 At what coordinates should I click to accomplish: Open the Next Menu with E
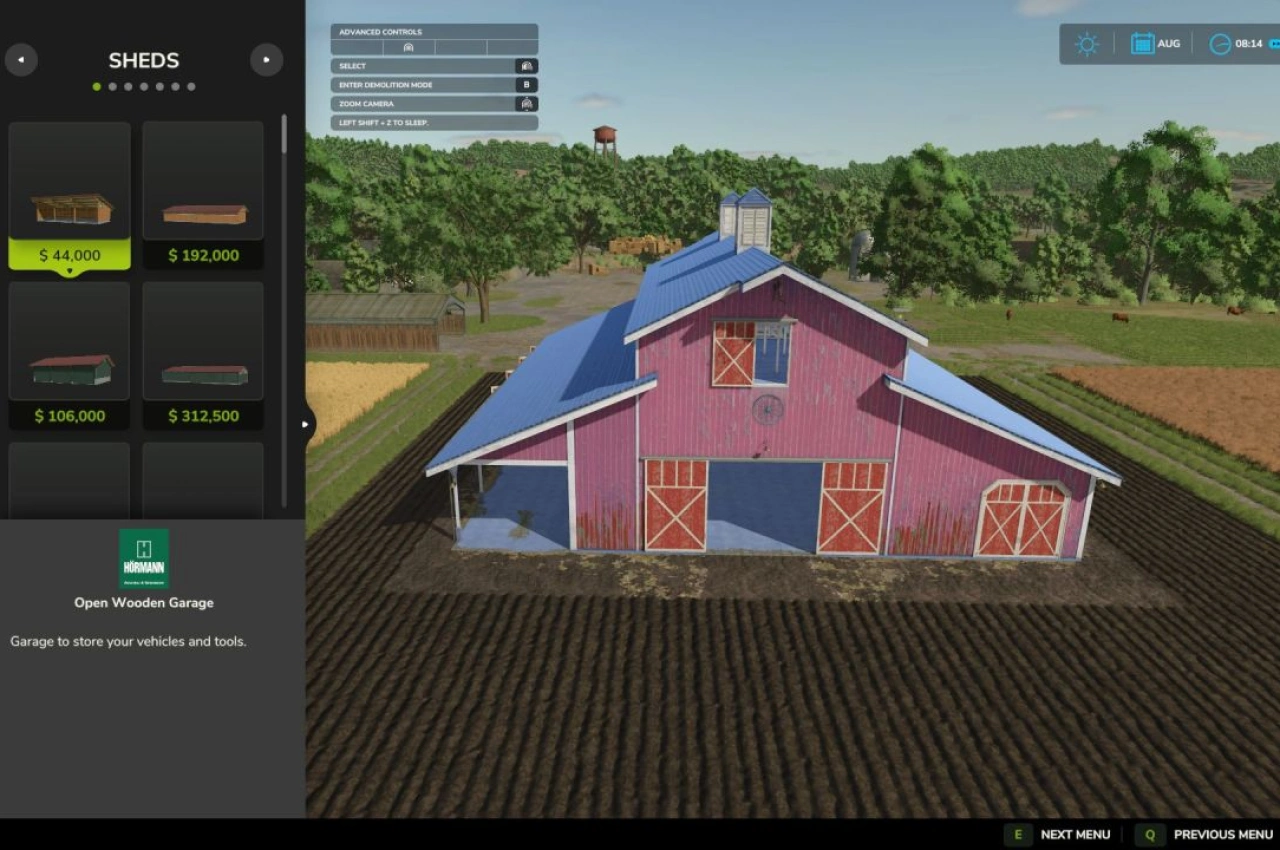1017,834
